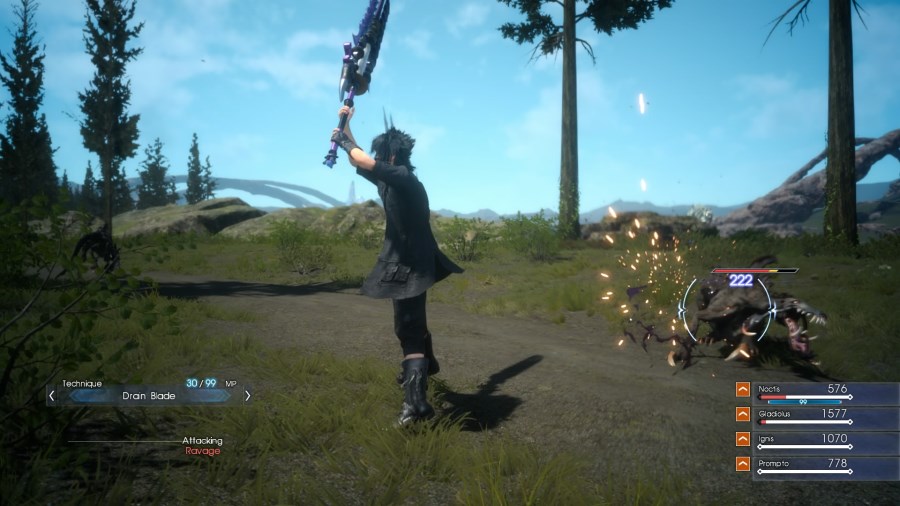The width and height of the screenshot is (900, 506).
Task: Select the Ignis party member panel
Action: pos(826,441)
